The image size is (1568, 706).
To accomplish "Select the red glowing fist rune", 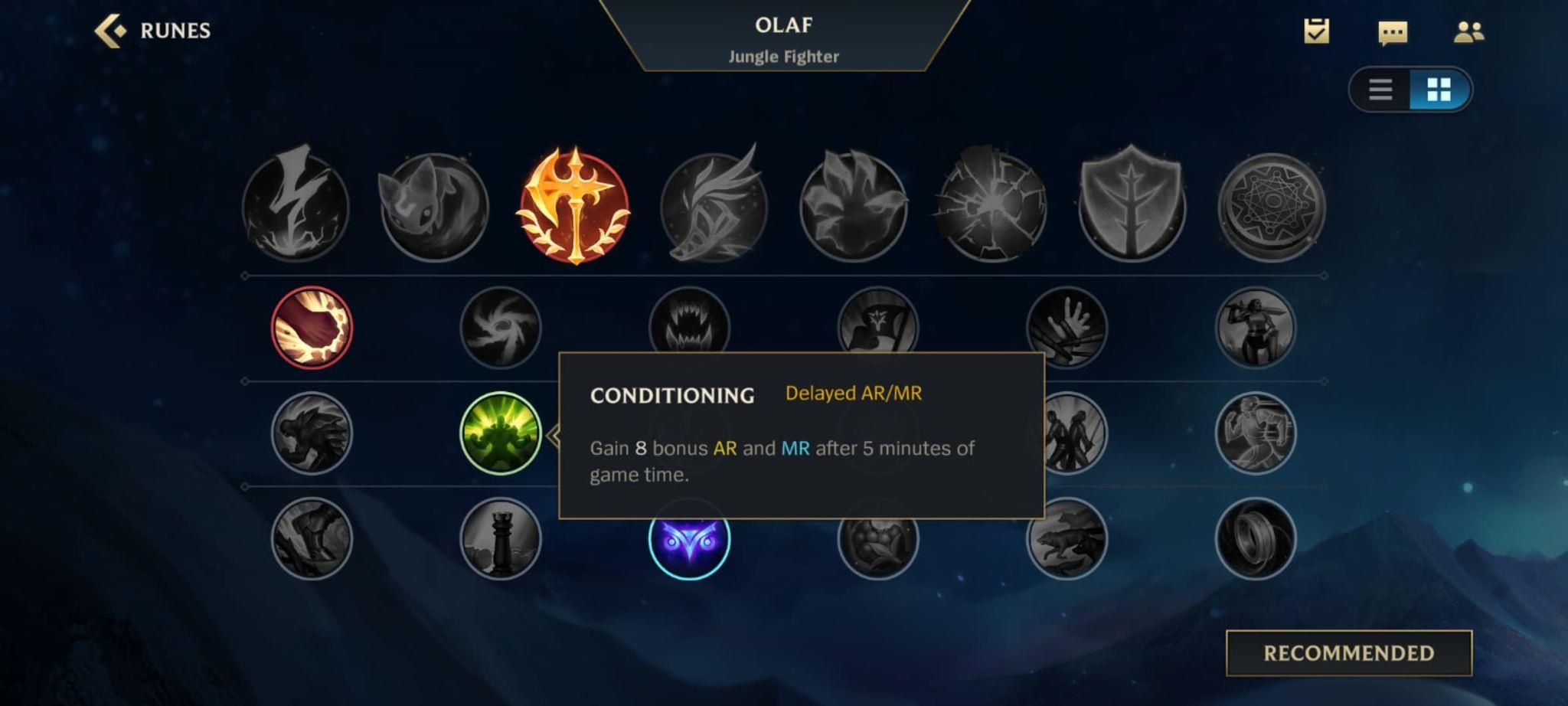I will 312,328.
